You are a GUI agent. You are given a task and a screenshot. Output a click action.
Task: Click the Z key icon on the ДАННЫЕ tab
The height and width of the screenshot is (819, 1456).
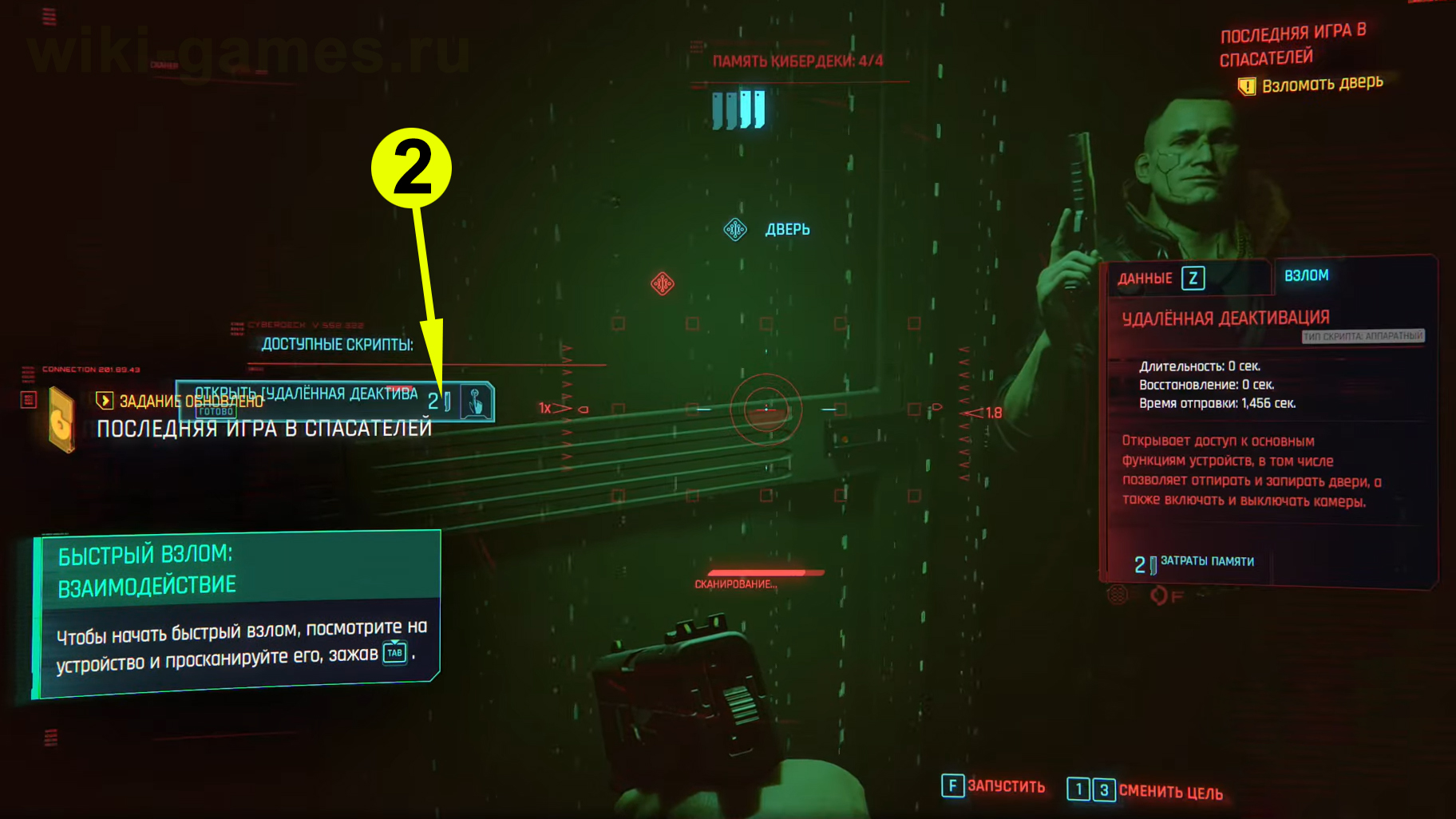click(1193, 278)
